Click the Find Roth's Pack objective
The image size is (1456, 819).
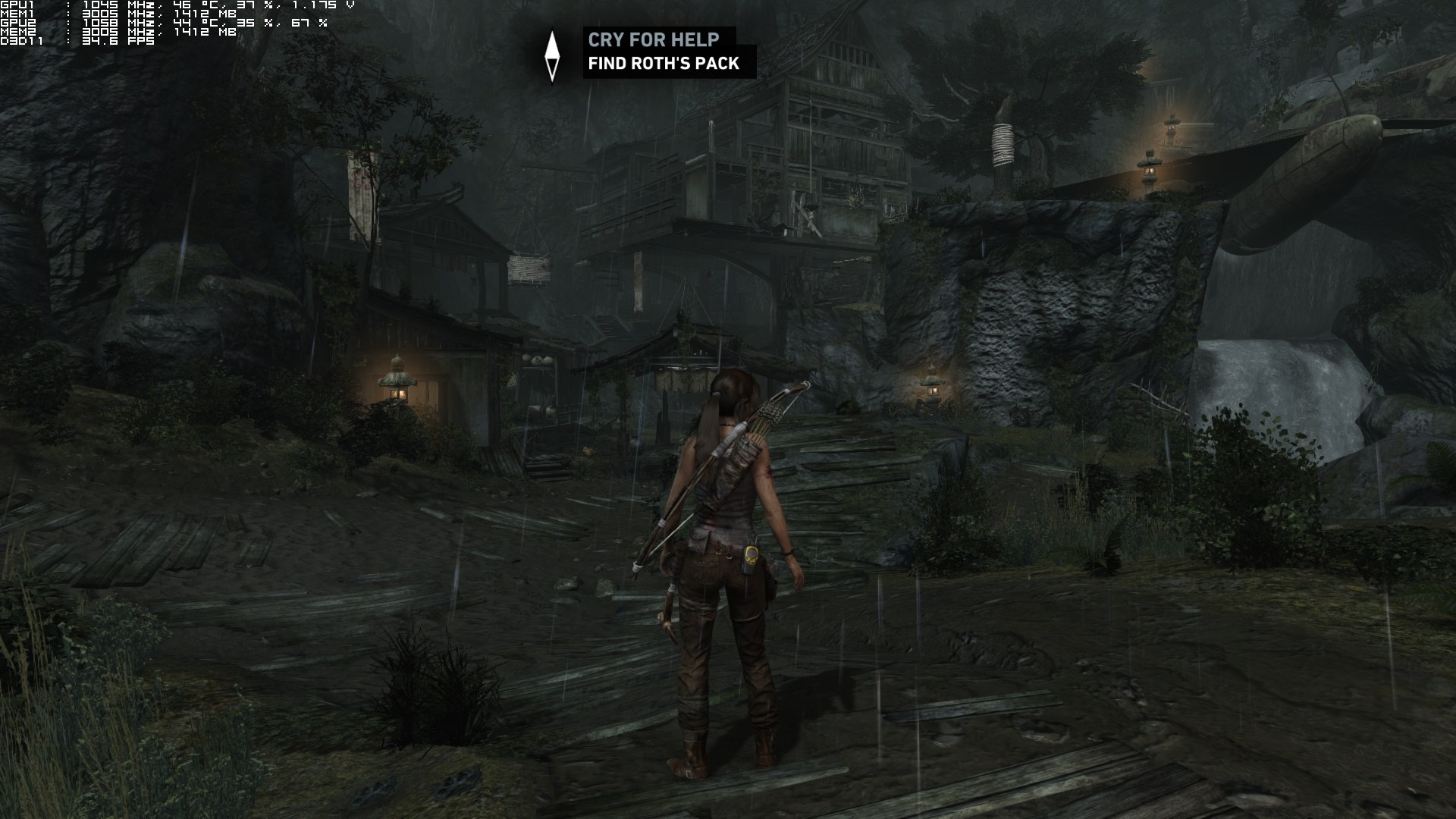[664, 64]
